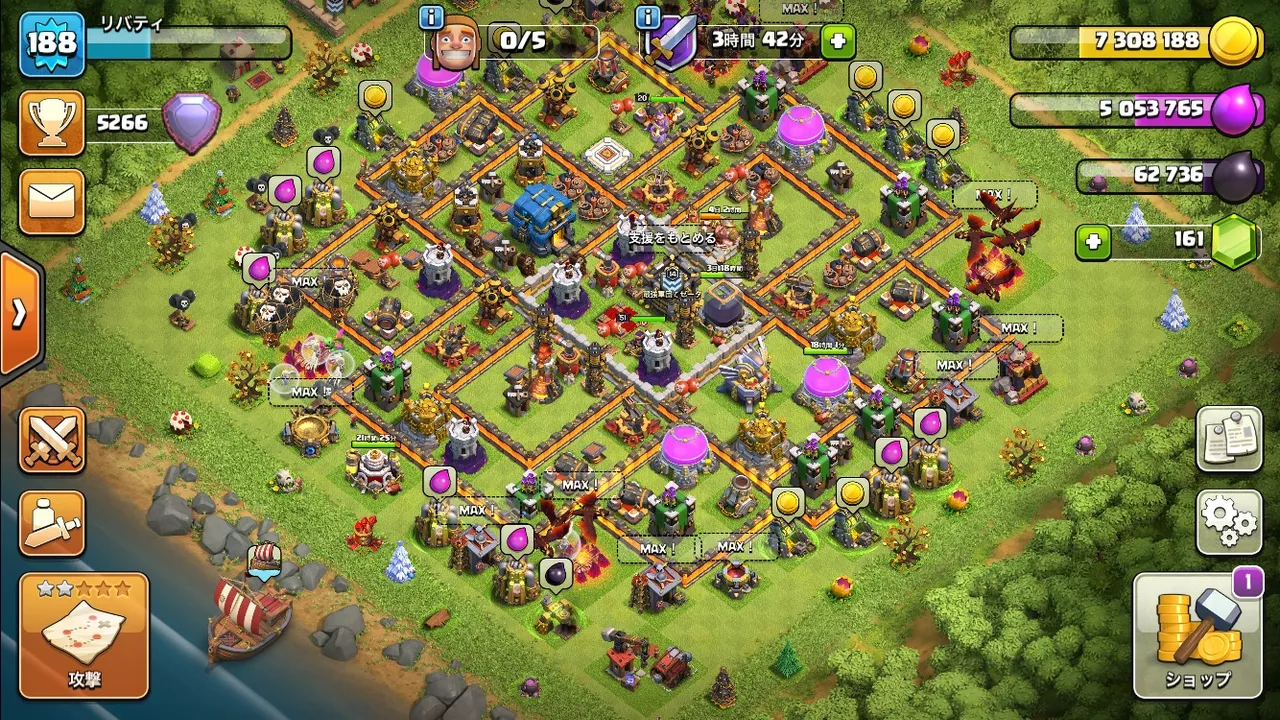
Task: Tap the level 188 experience badge
Action: (52, 44)
